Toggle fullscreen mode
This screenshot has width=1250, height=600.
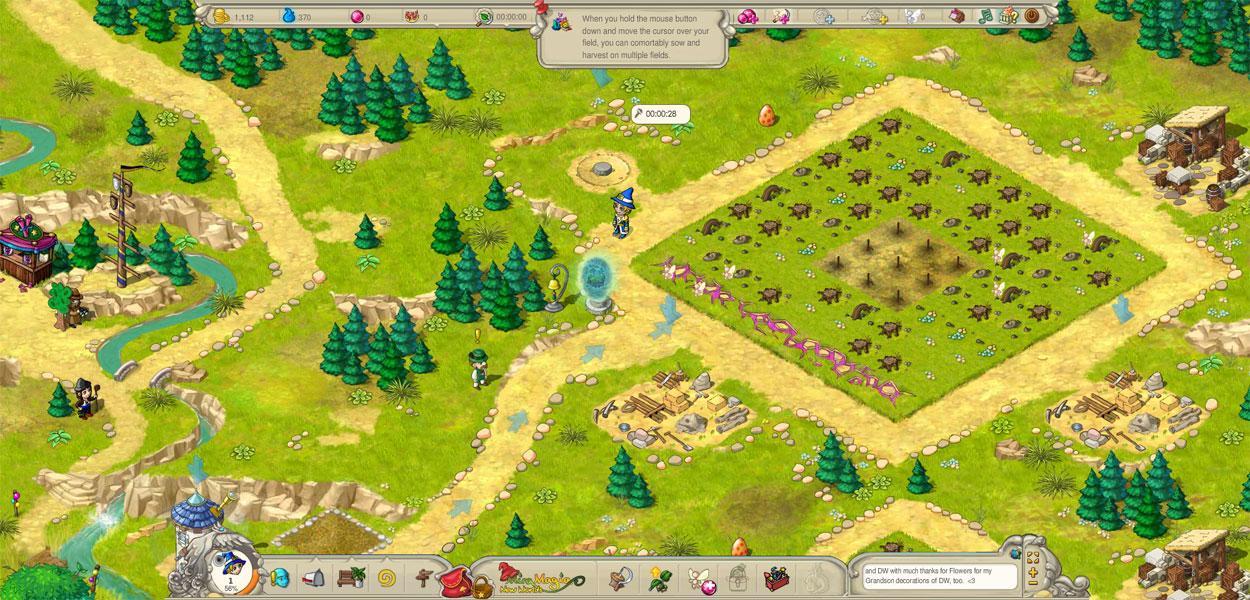coord(1033,558)
